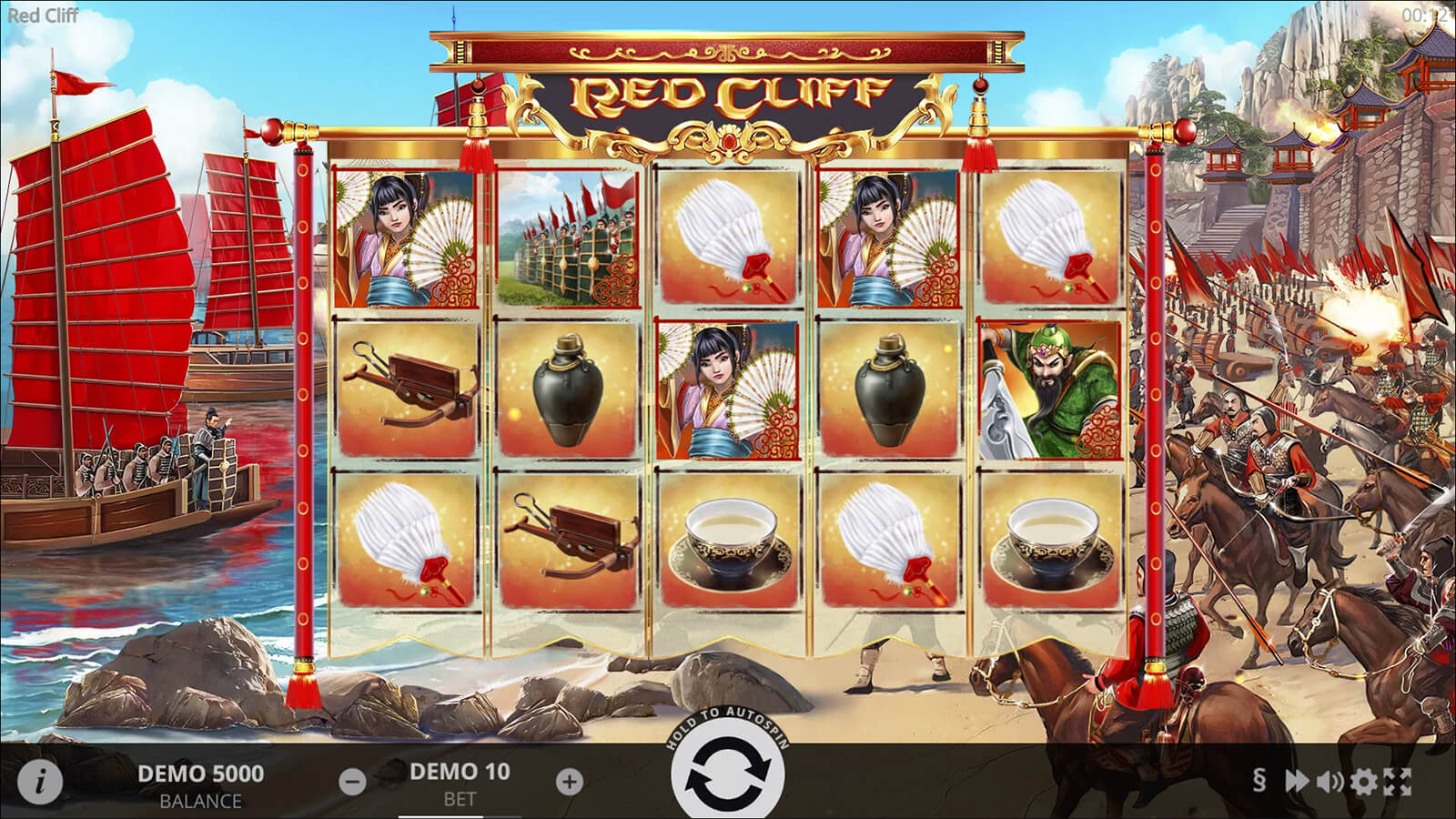
Task: Spin the reels with the circular arrows button
Action: (727, 778)
